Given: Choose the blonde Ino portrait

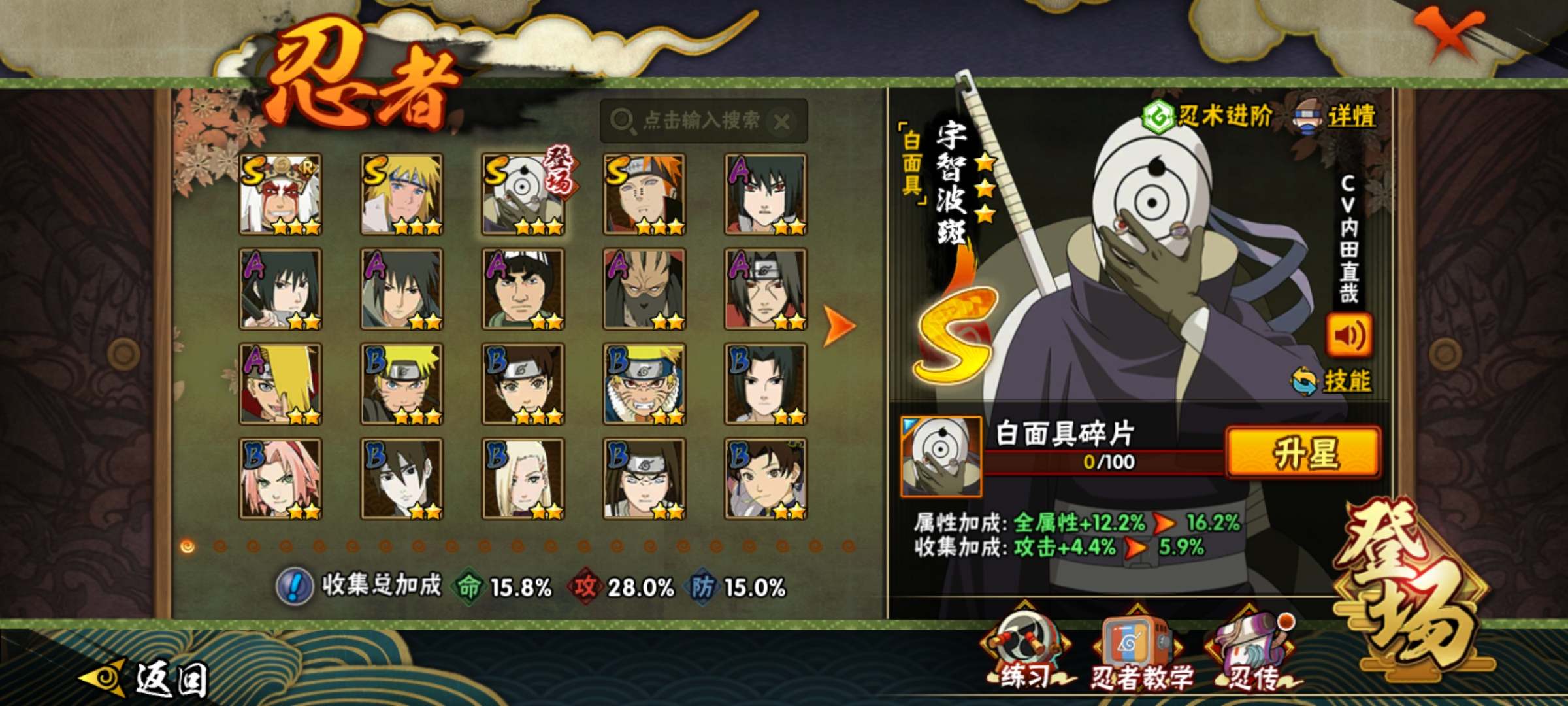Looking at the screenshot, I should [523, 479].
